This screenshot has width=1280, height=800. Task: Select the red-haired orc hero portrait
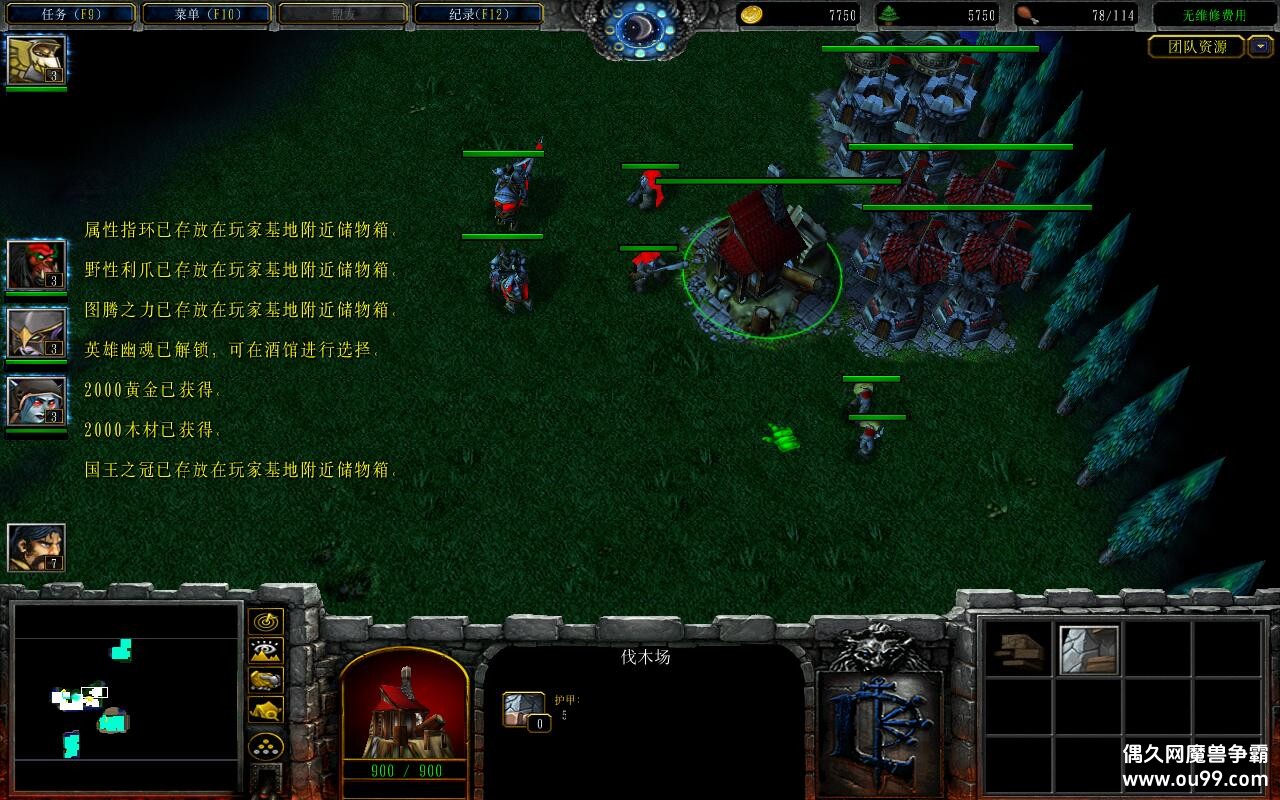(36, 265)
